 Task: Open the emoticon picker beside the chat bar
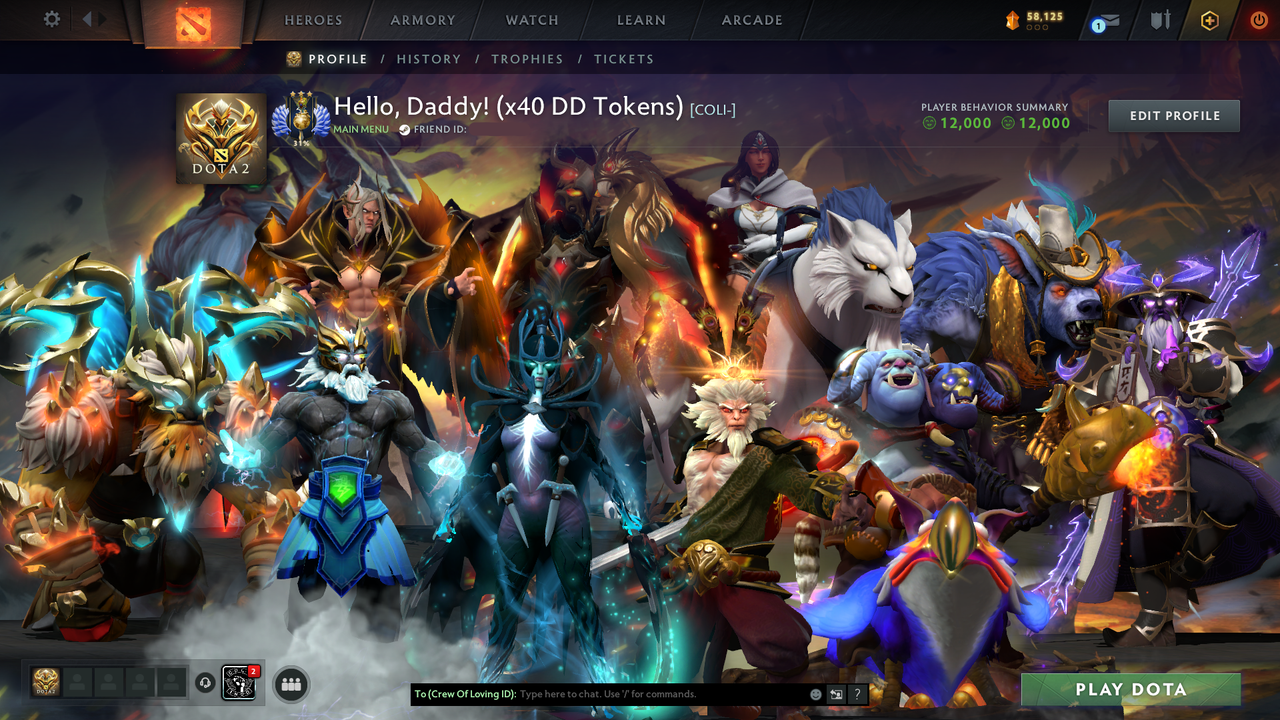(x=814, y=693)
